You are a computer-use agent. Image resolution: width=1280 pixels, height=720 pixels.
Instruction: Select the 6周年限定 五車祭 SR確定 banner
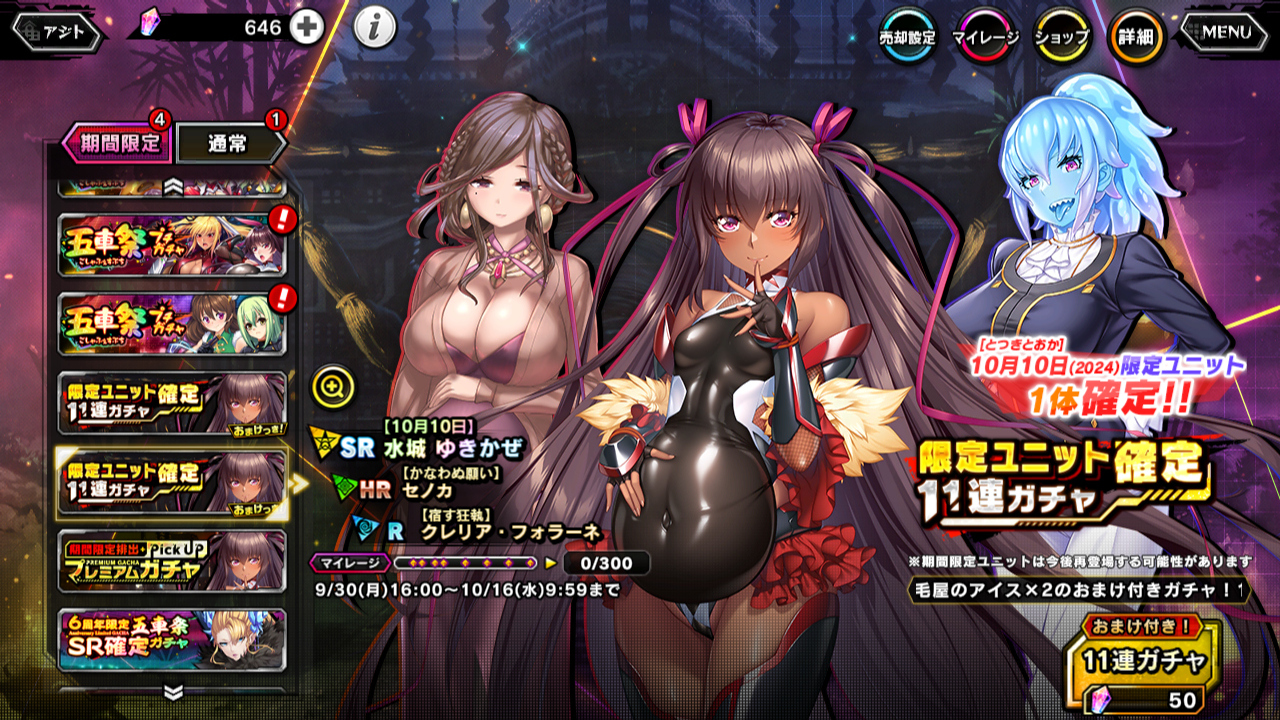click(172, 639)
